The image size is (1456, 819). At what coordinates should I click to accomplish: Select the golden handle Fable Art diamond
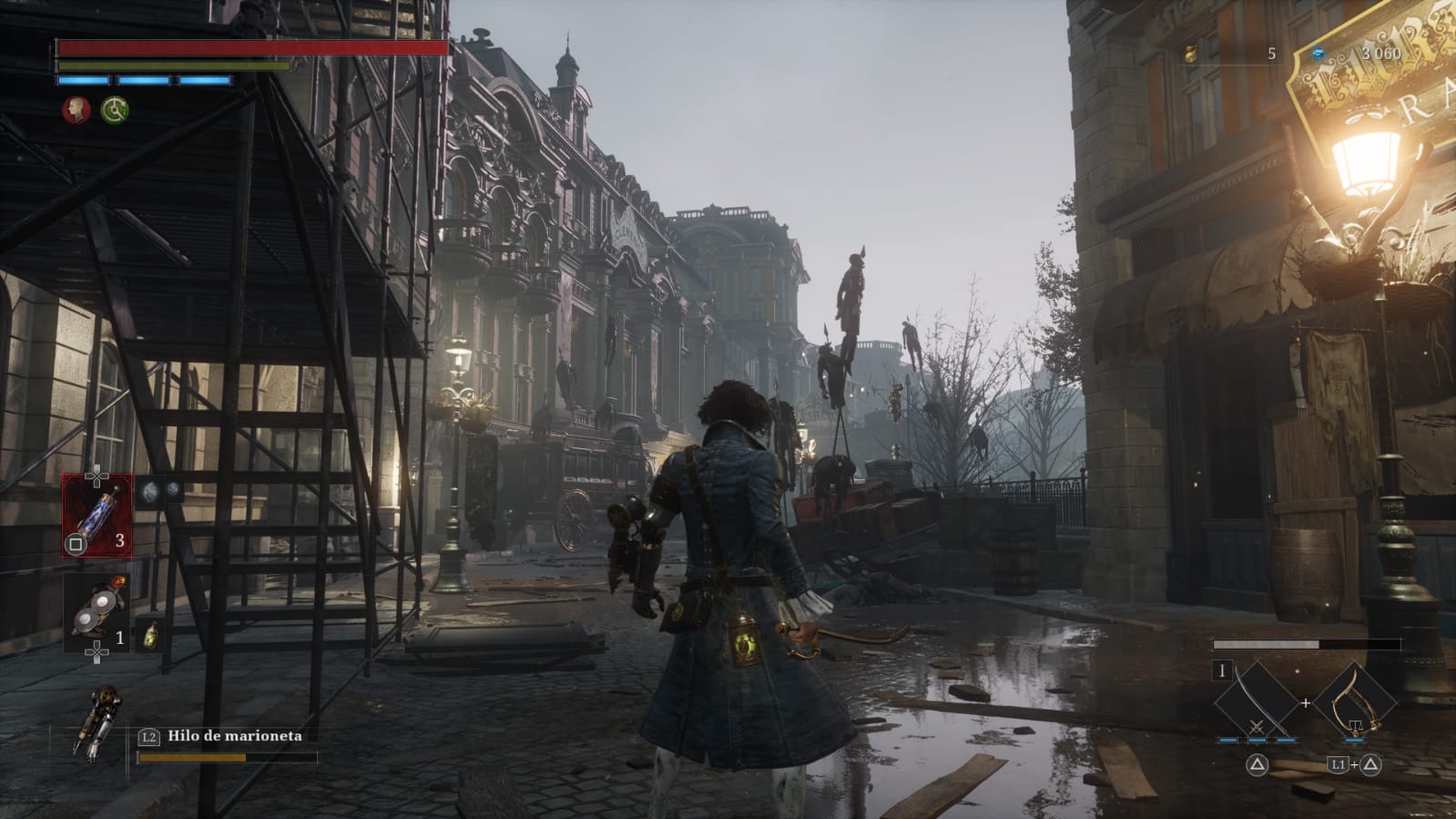(1355, 700)
